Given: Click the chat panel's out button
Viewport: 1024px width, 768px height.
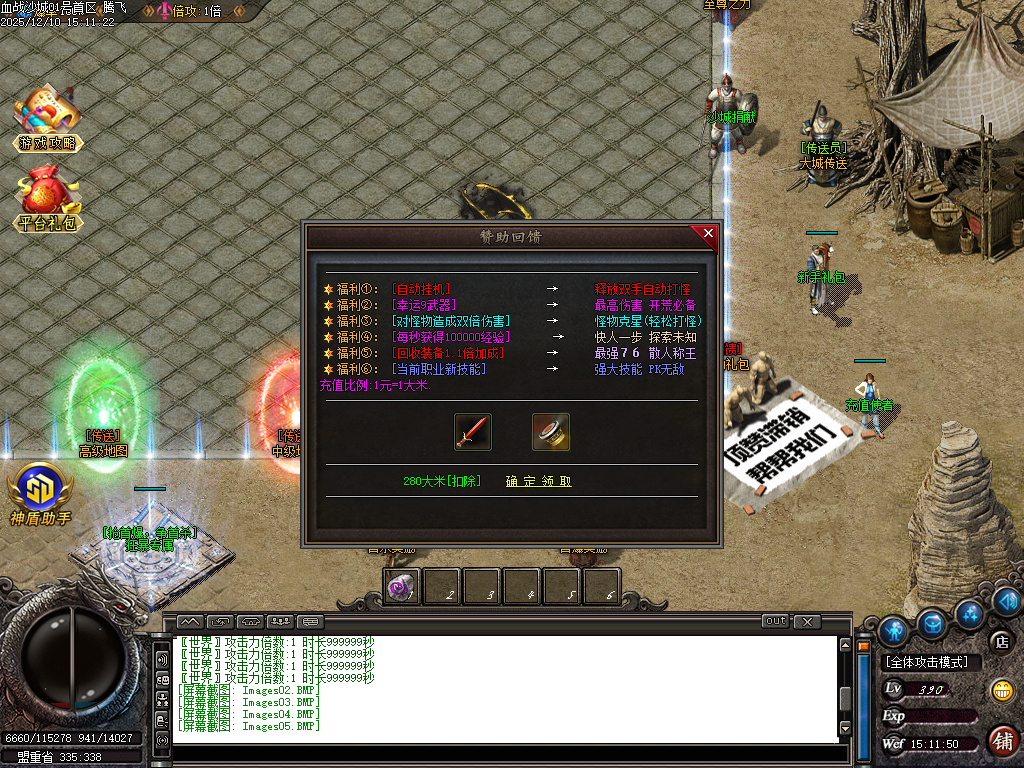Looking at the screenshot, I should (x=775, y=621).
